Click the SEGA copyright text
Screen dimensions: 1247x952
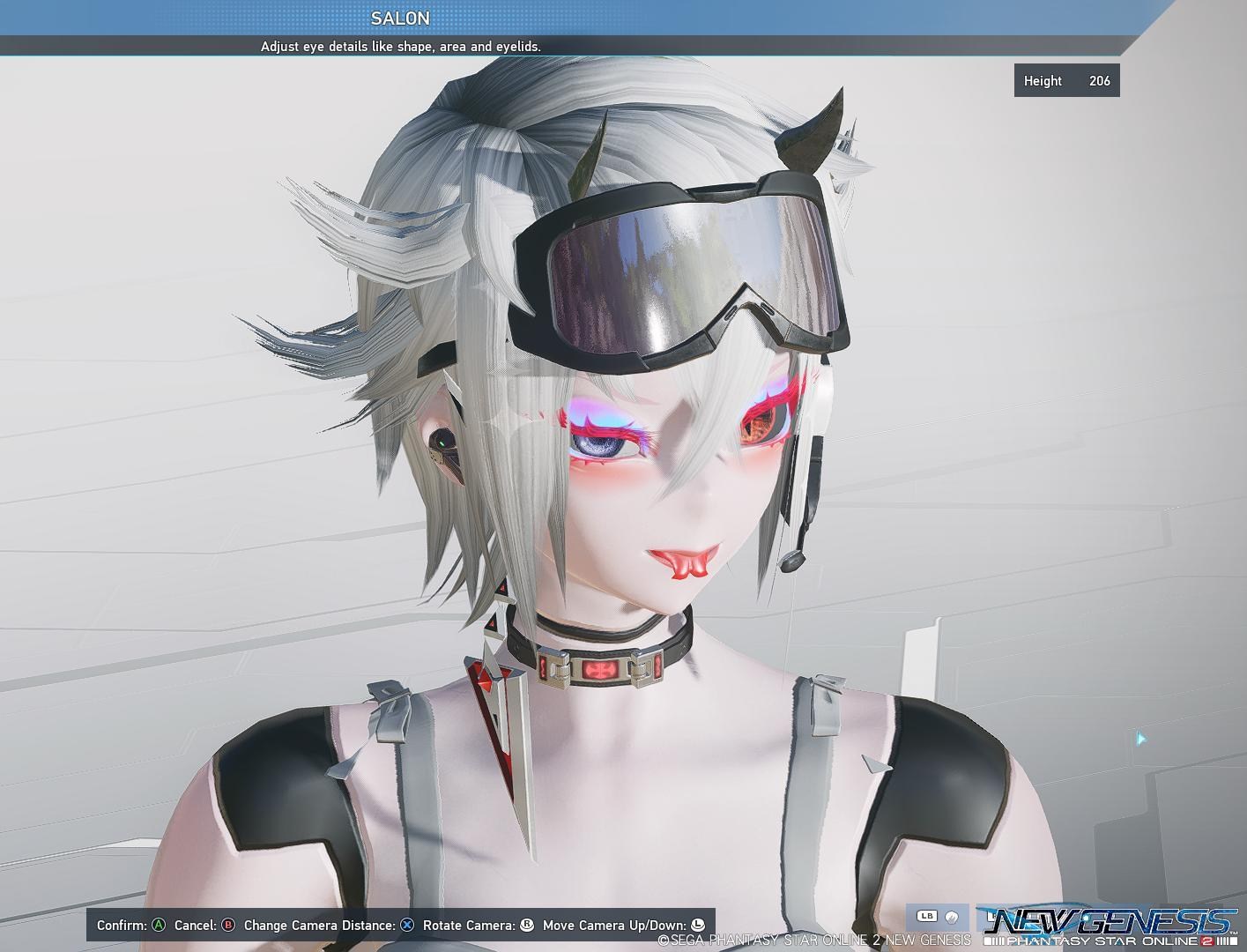(811, 940)
